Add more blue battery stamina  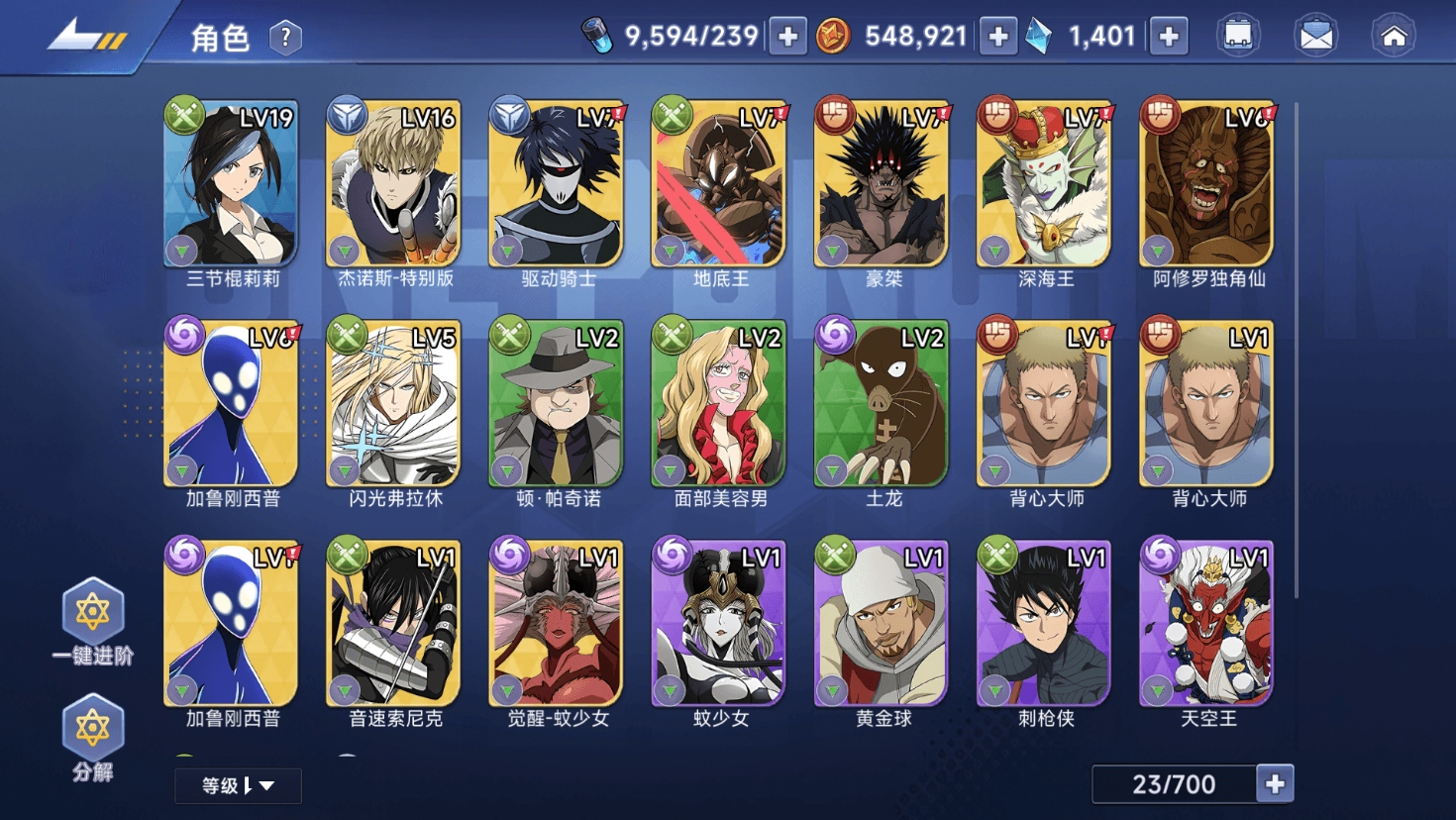788,38
